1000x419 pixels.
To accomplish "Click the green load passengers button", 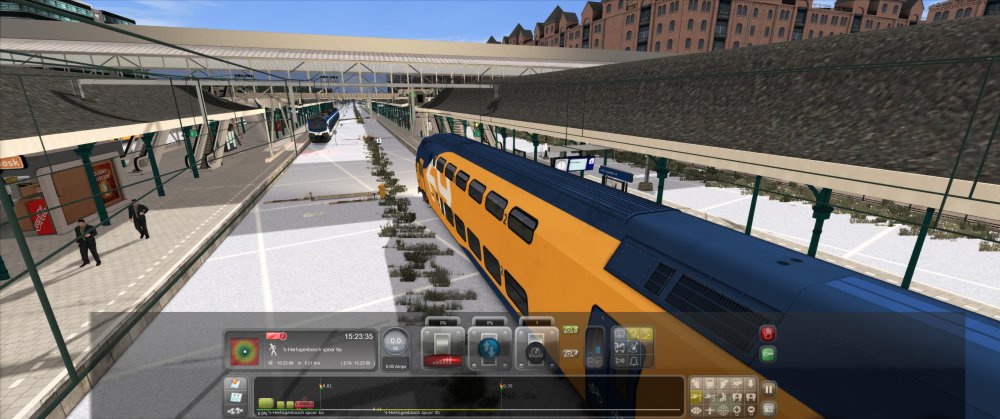I will pos(768,354).
